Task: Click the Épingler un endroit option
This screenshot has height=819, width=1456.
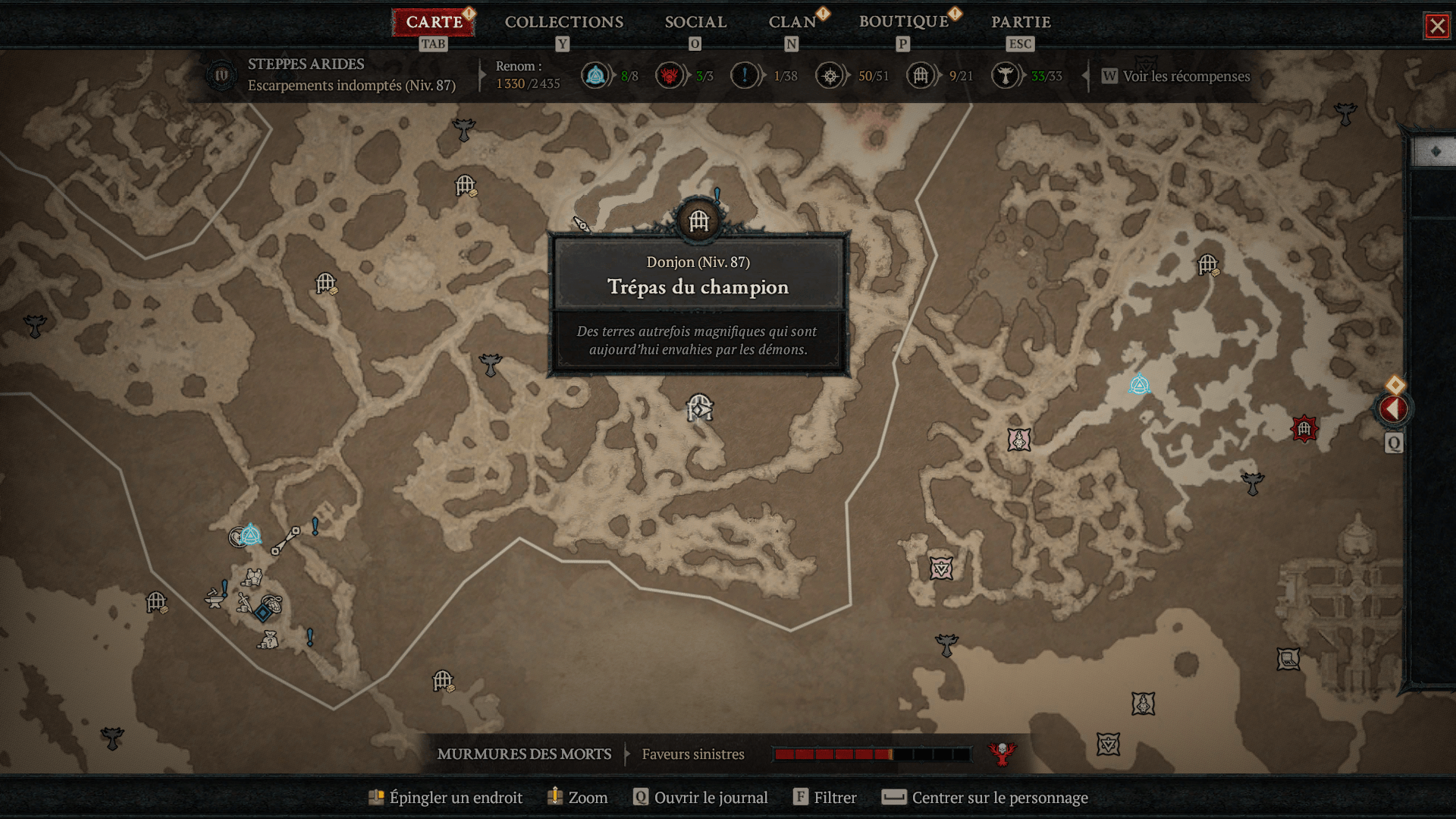Action: click(455, 797)
